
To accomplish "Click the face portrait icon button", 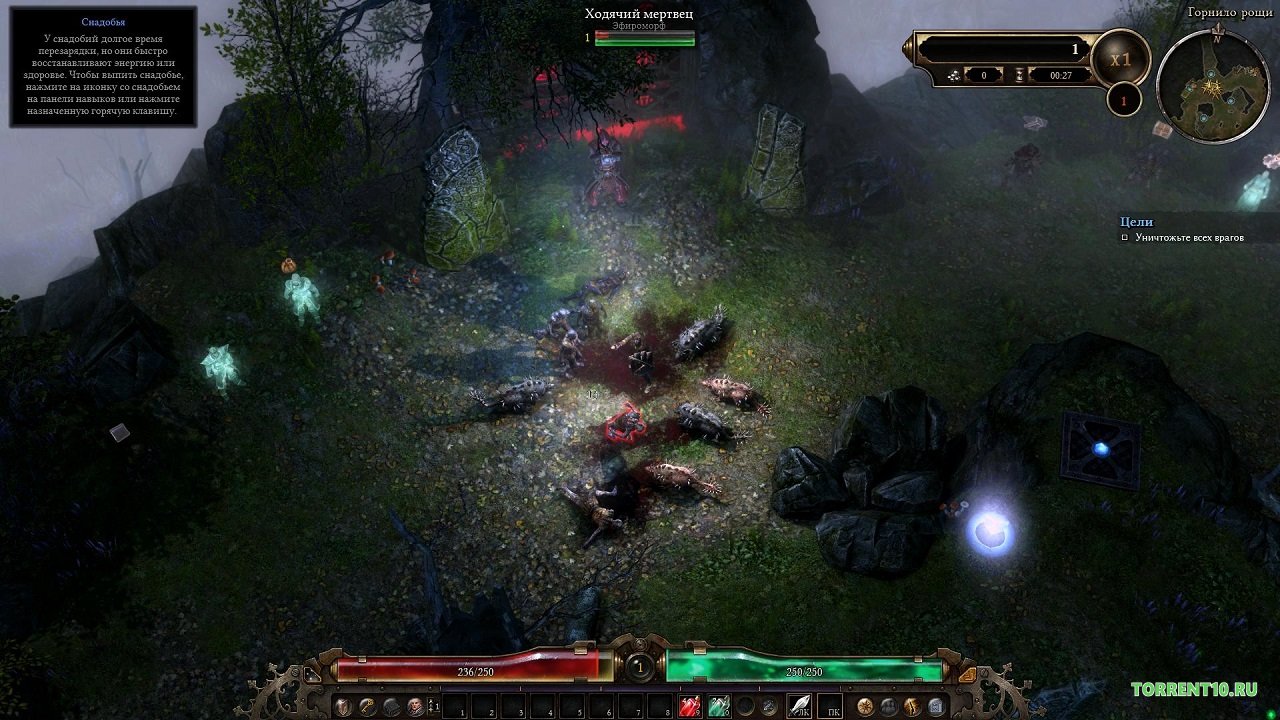I will (415, 707).
